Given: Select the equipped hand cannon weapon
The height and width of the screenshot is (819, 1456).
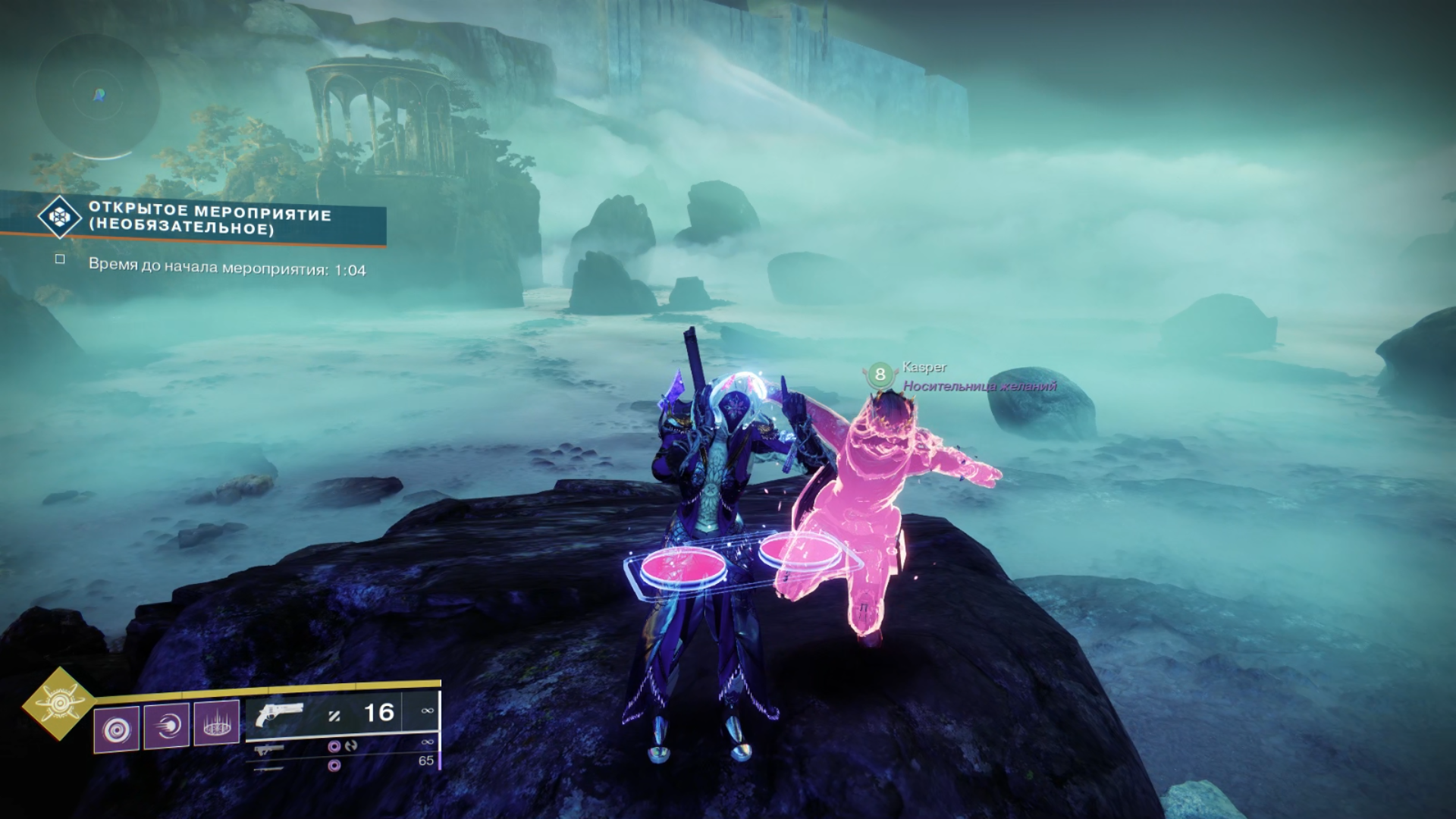Looking at the screenshot, I should click(279, 715).
